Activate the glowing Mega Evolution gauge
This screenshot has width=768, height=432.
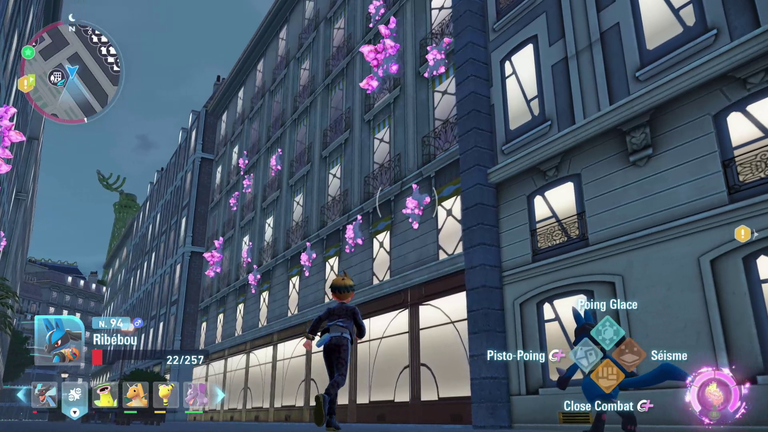click(716, 394)
